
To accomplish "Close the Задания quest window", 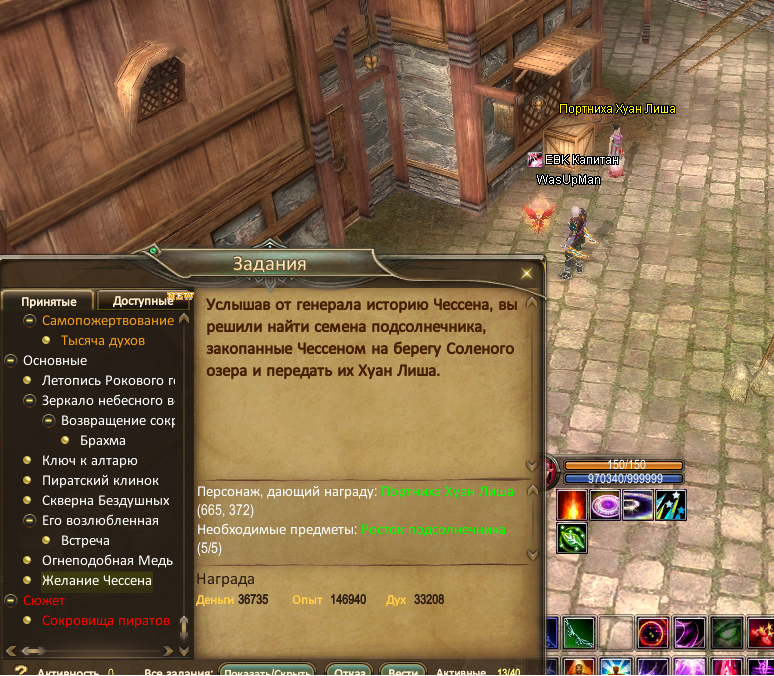I will click(x=527, y=273).
